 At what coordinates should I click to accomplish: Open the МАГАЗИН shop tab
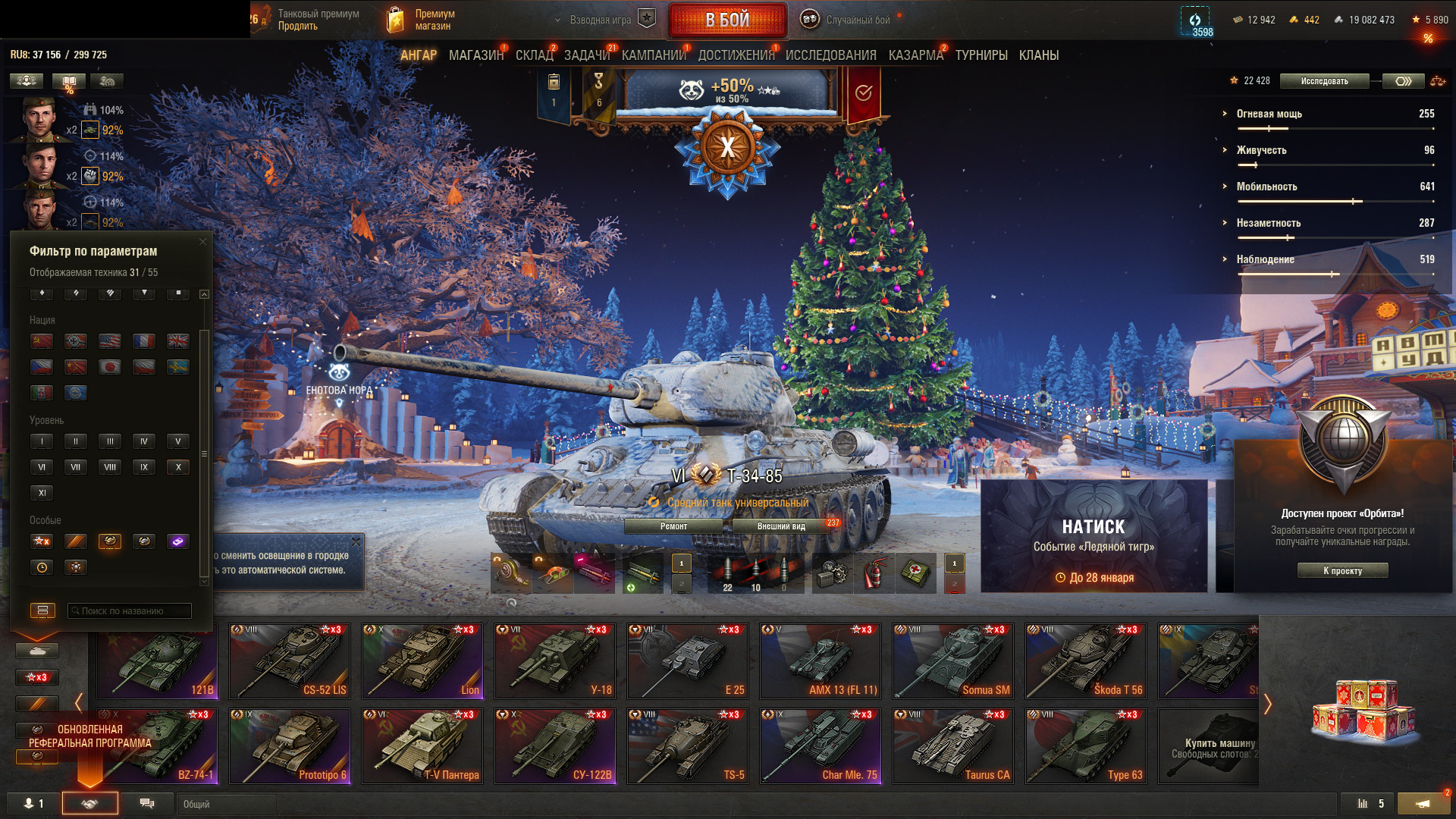[475, 55]
